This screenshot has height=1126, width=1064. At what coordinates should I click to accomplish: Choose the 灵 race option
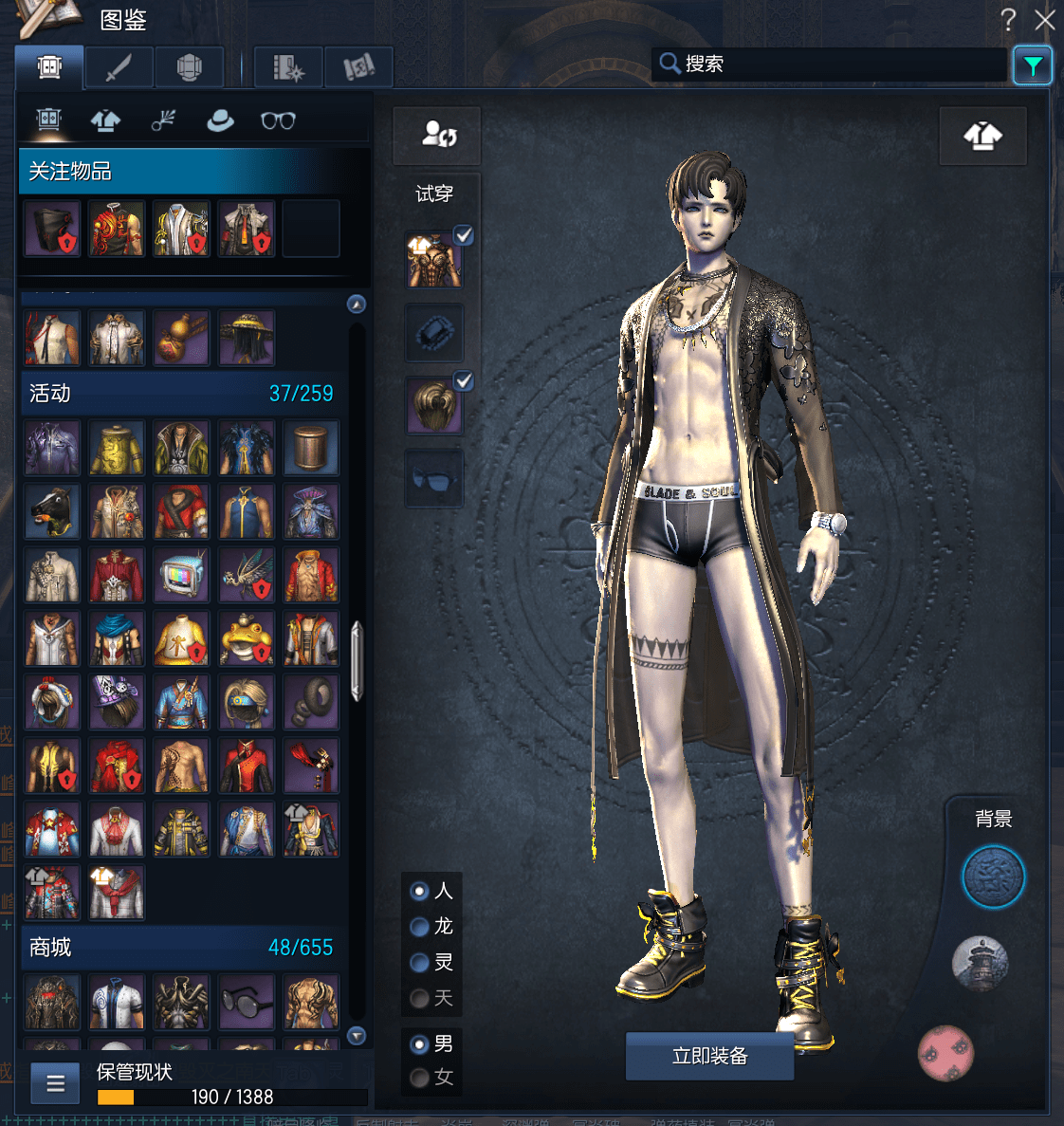click(x=419, y=962)
